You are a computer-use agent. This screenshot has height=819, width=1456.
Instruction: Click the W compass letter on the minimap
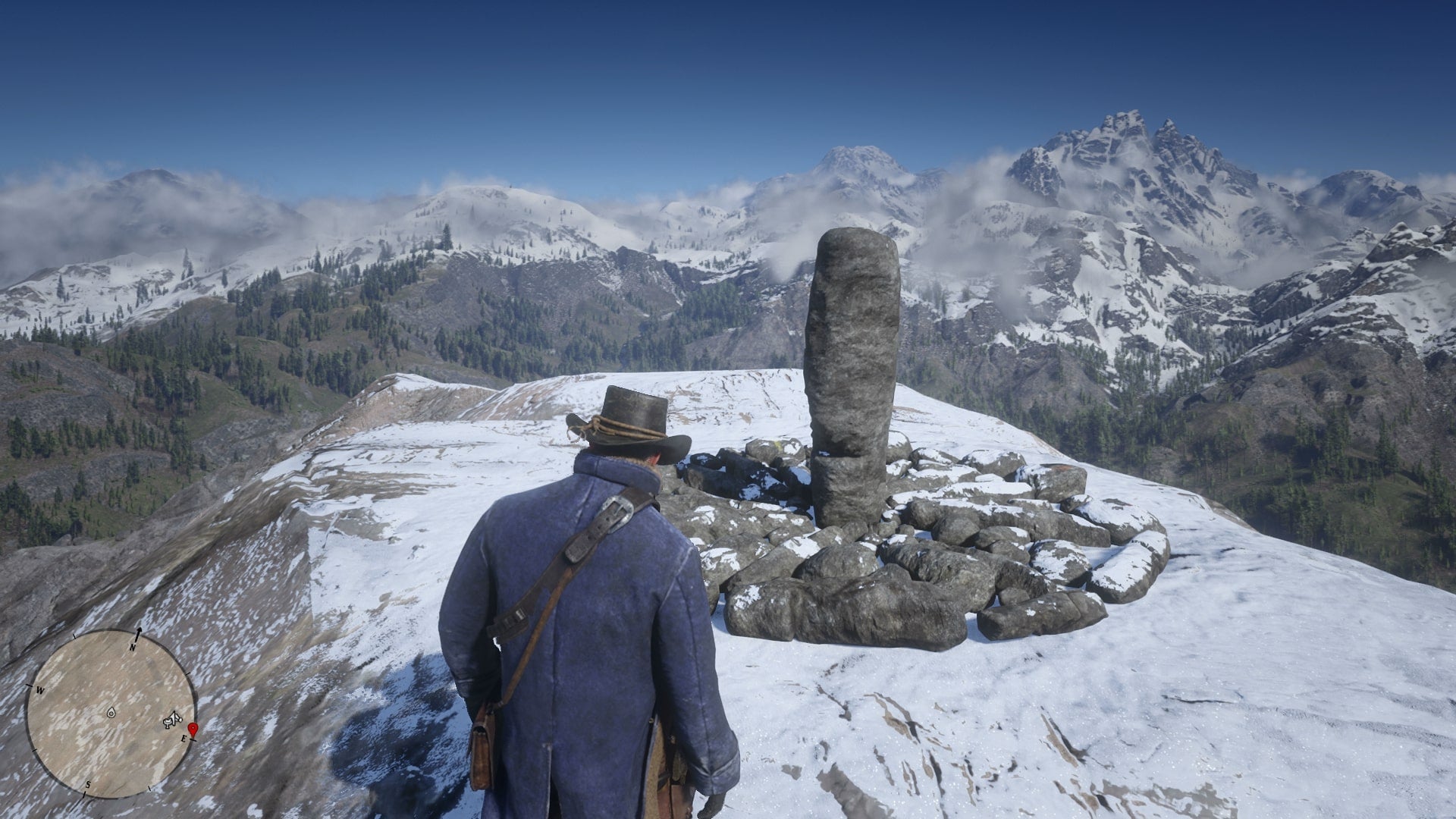coord(39,690)
